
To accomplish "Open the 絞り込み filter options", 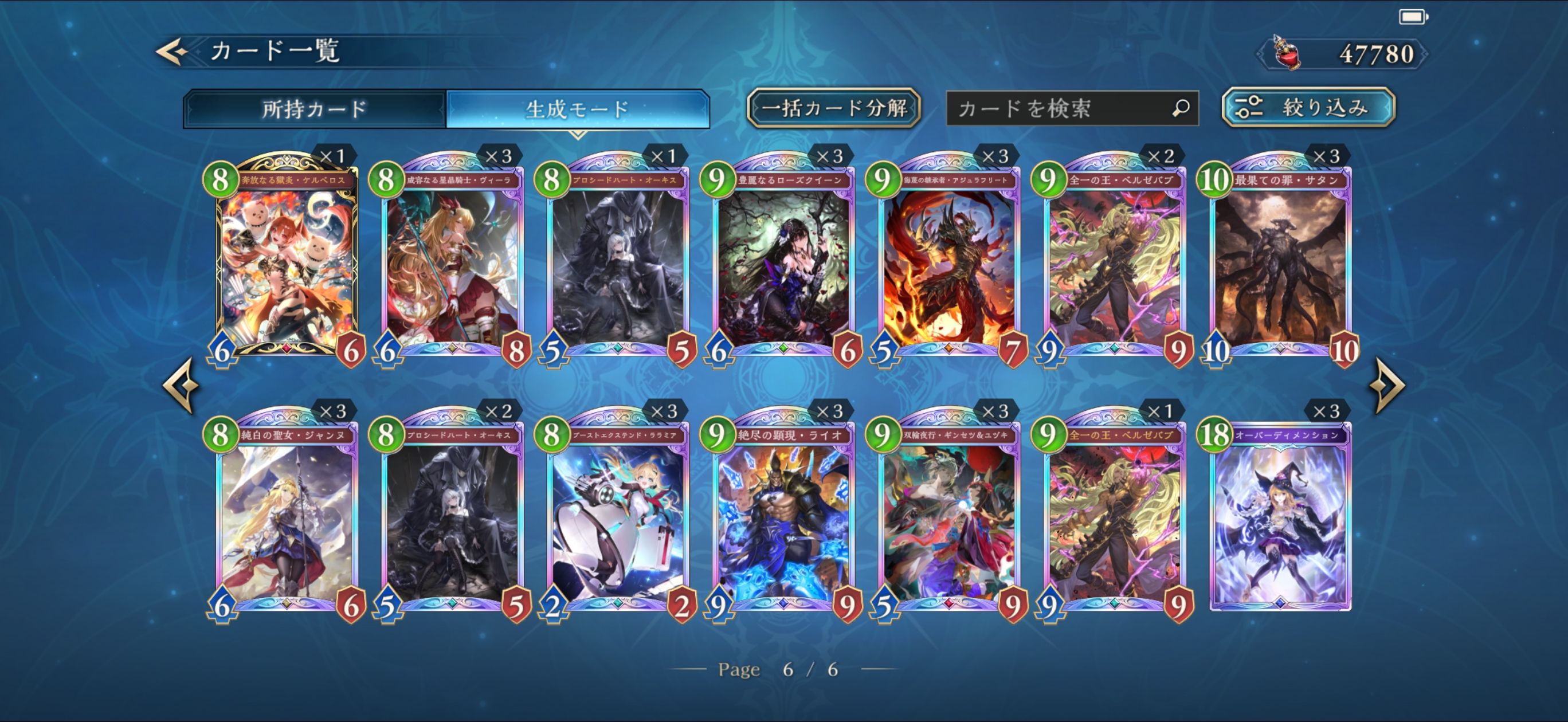I will click(x=1308, y=108).
